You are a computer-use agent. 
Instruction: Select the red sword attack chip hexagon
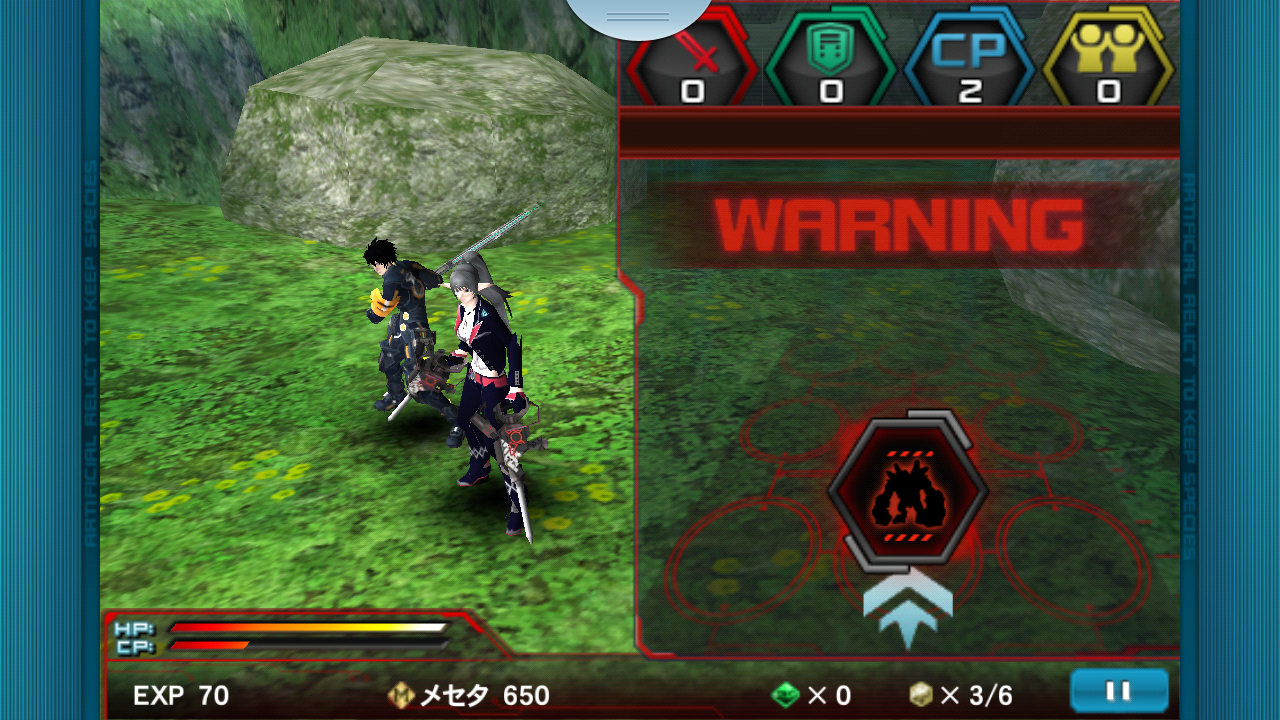pyautogui.click(x=692, y=56)
